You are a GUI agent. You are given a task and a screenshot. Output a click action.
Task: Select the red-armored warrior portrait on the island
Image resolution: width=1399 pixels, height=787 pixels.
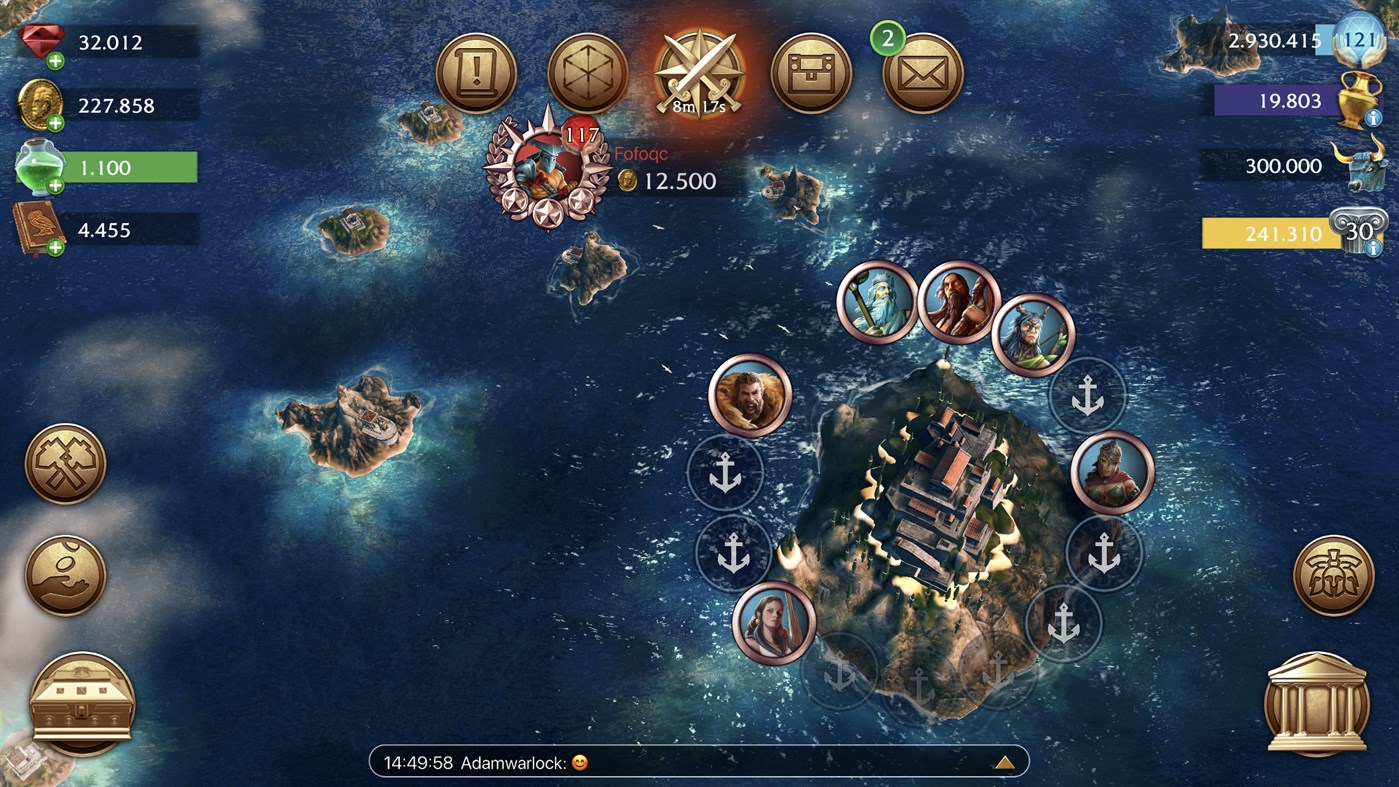click(x=1113, y=472)
